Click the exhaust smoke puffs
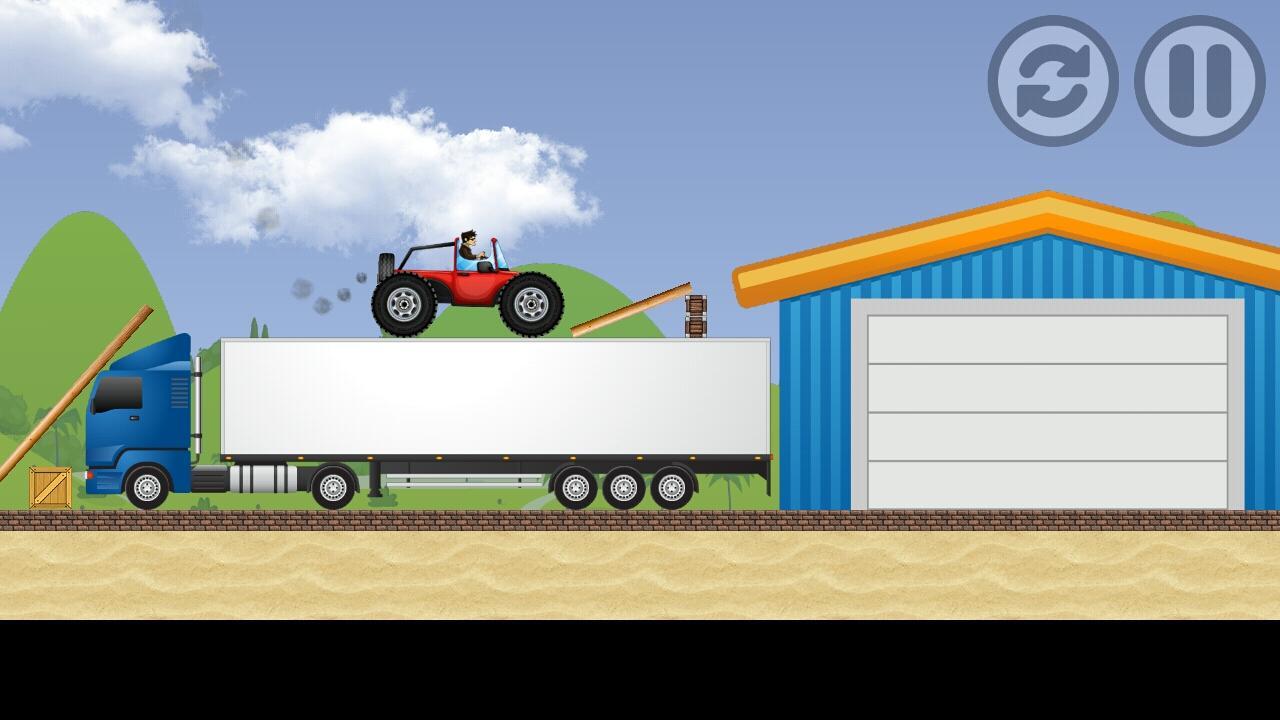This screenshot has width=1280, height=720. click(318, 295)
